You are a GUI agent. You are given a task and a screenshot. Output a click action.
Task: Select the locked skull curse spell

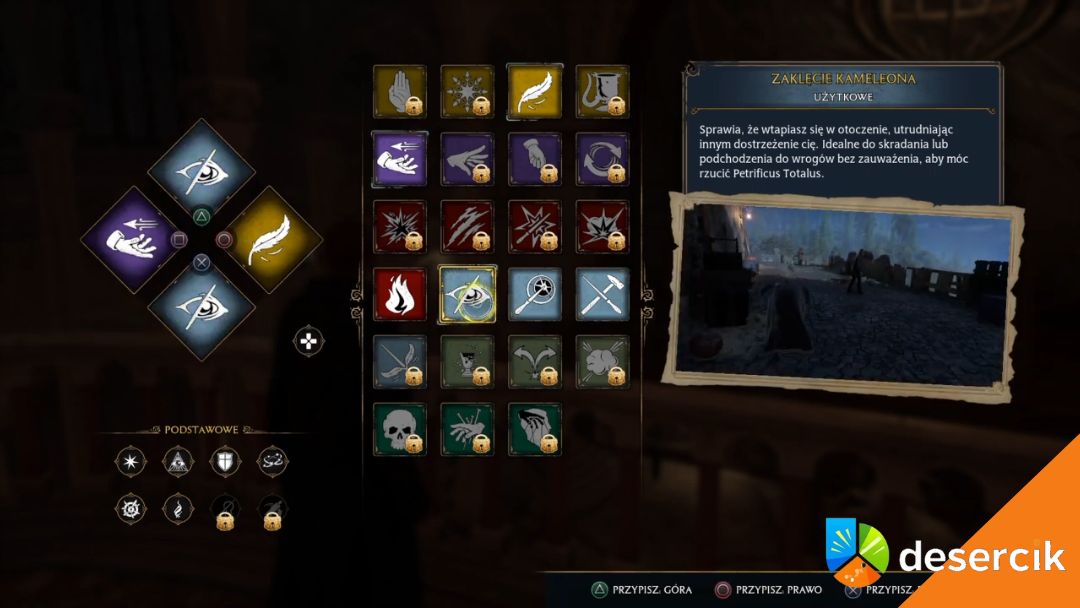(399, 429)
